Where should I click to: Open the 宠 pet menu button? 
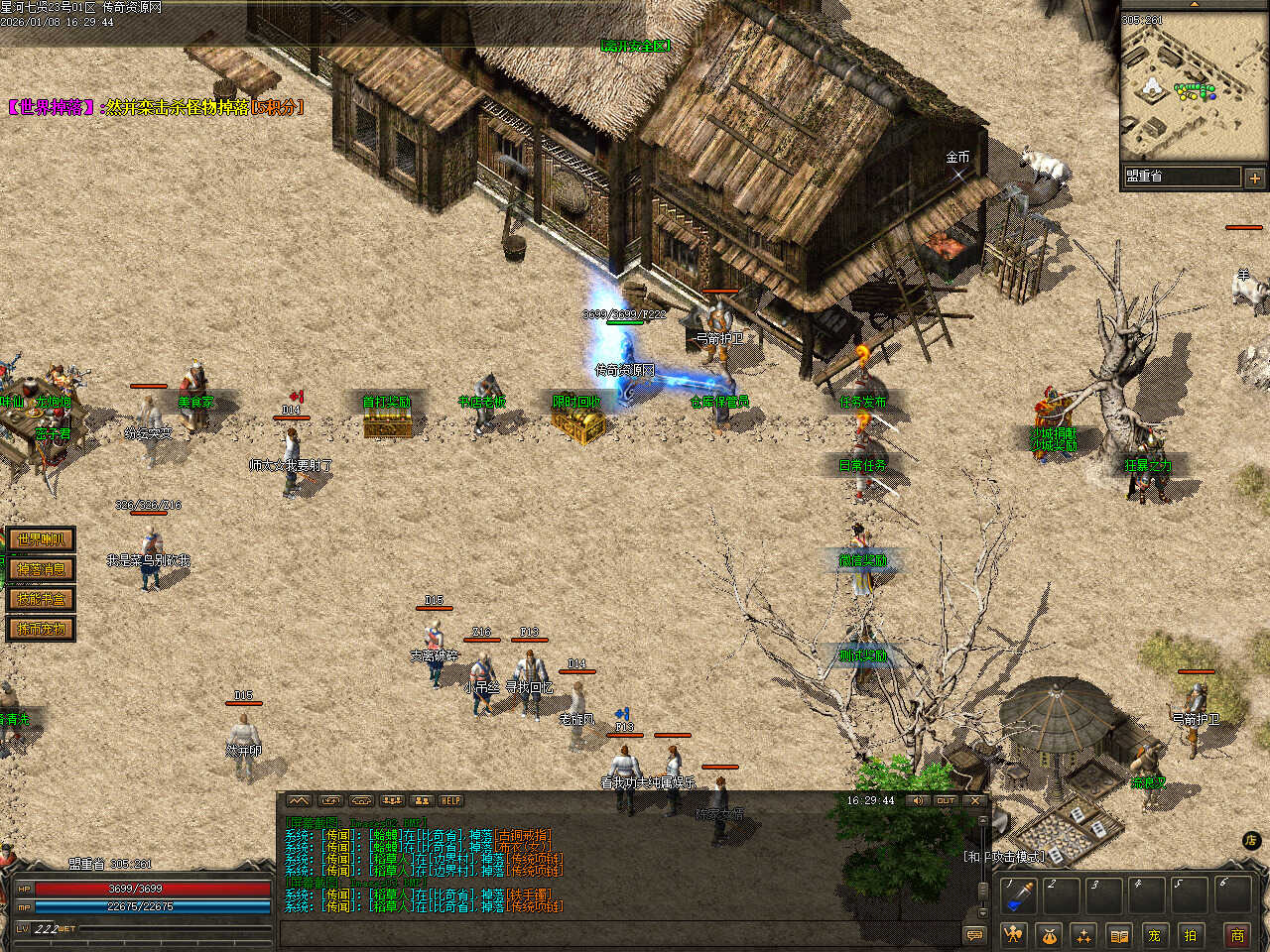tap(1154, 935)
